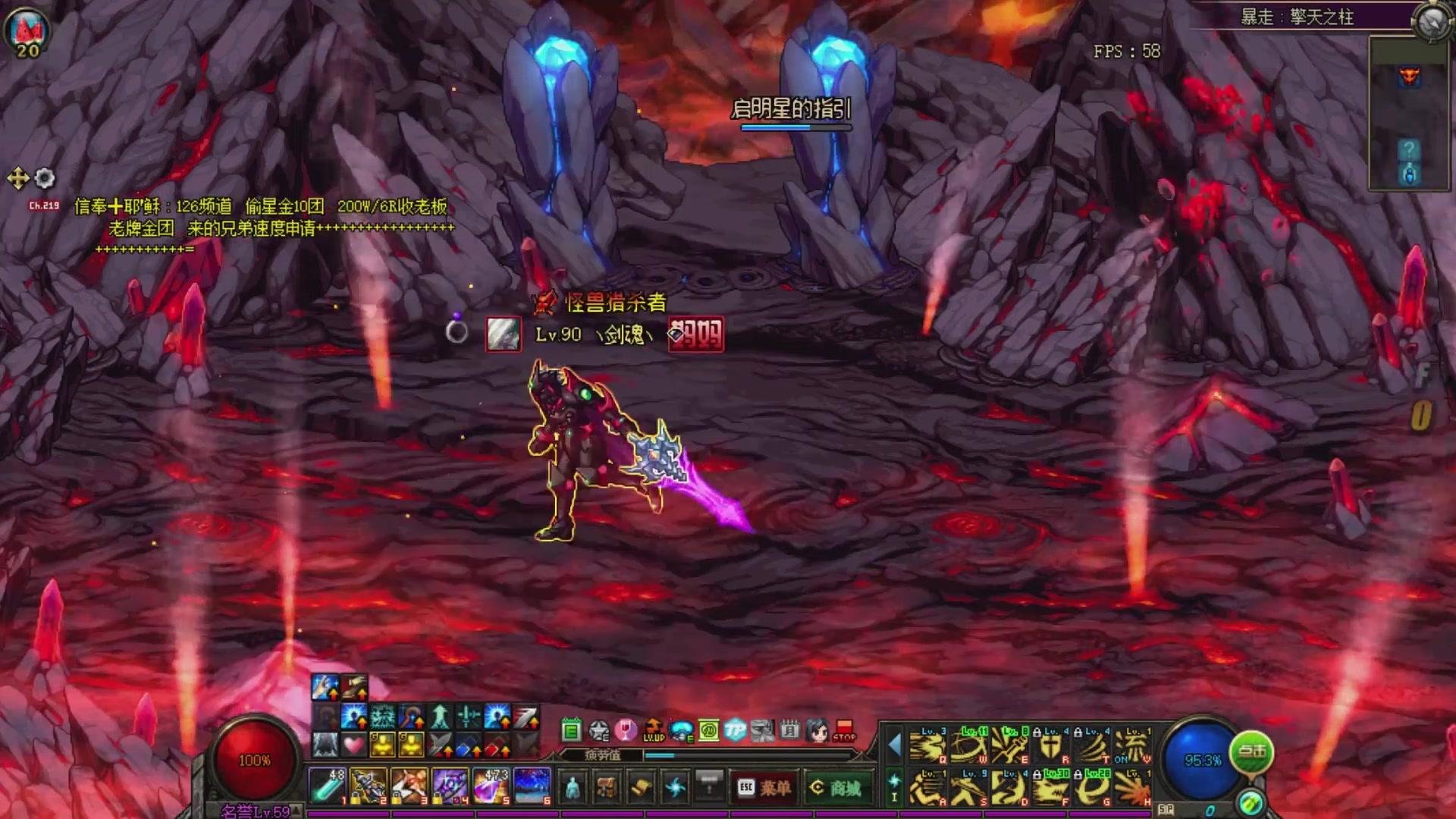Collapse the skill bar with the blue arrow
1456x819 pixels.
click(x=893, y=742)
